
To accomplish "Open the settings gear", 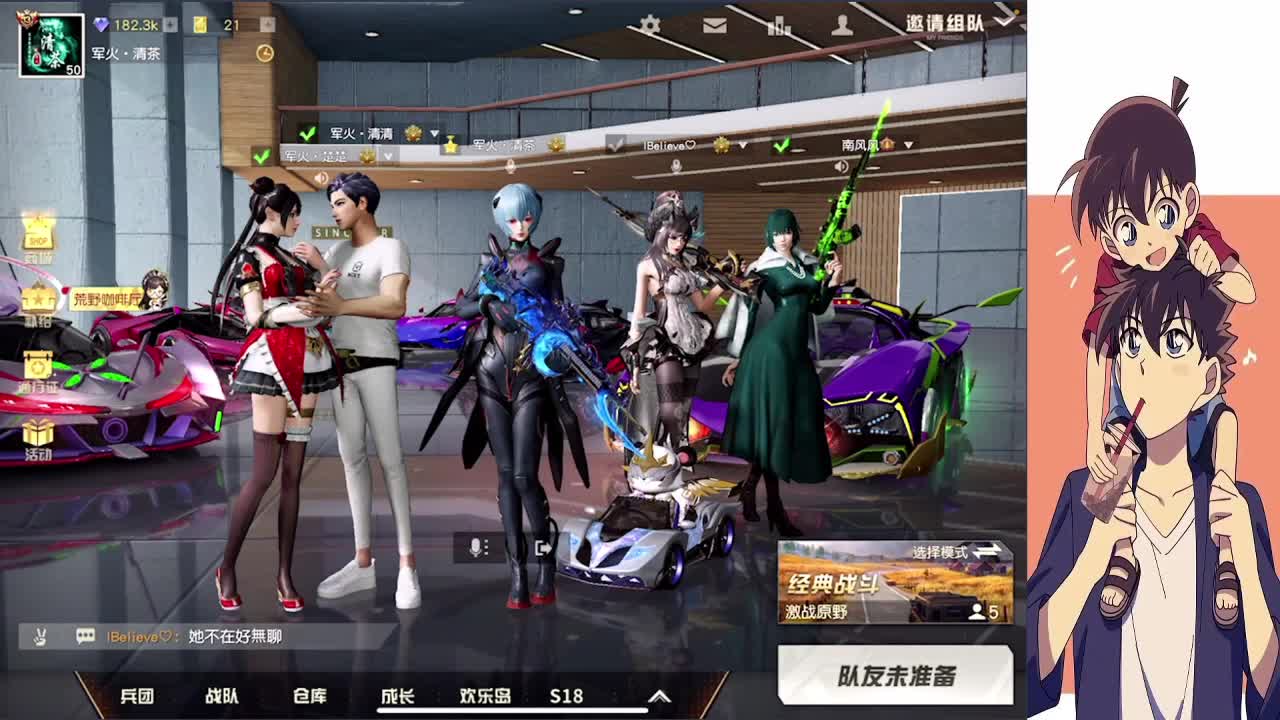I will [x=651, y=22].
